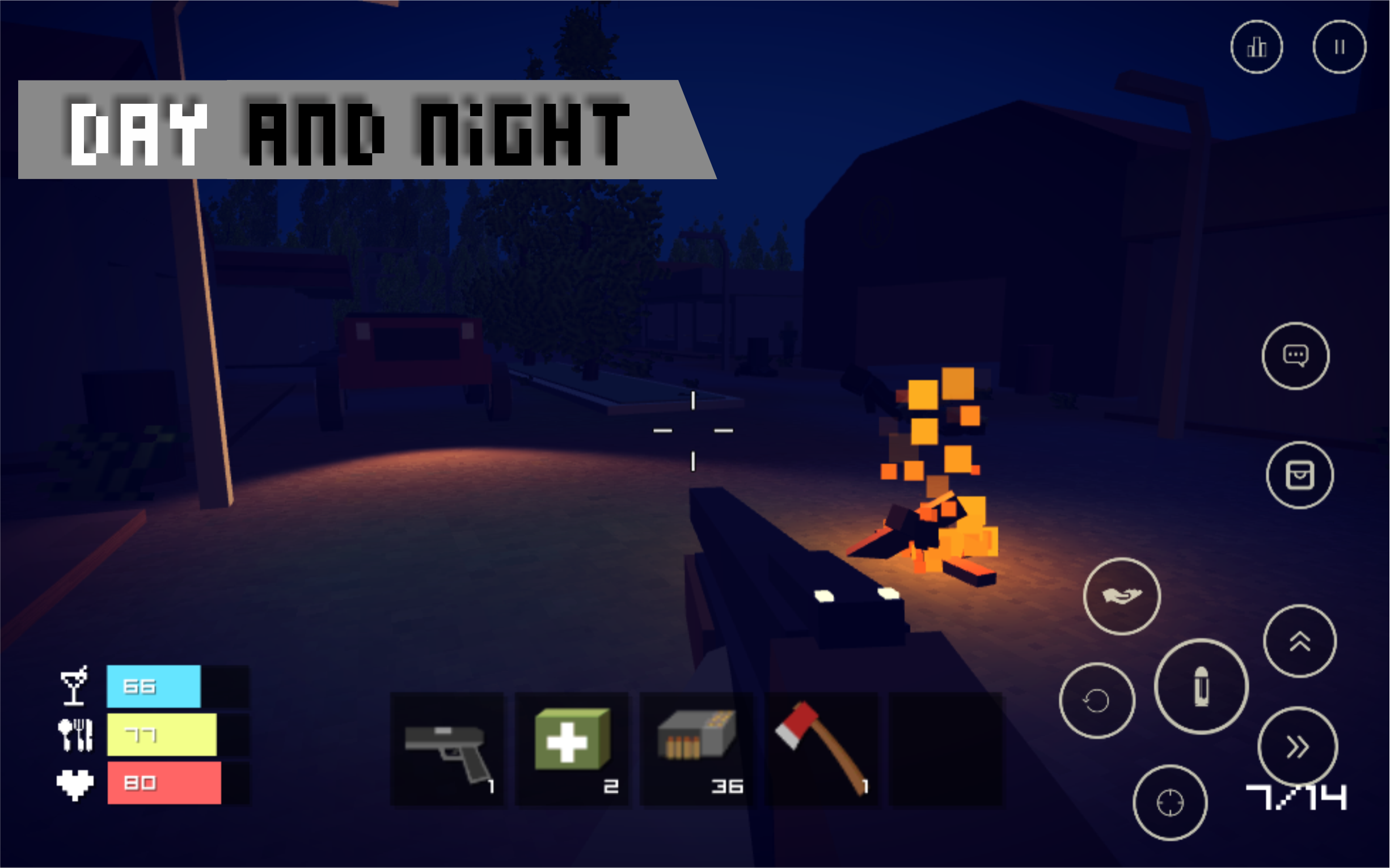
Task: Pause the game with the pause button
Action: [1340, 47]
